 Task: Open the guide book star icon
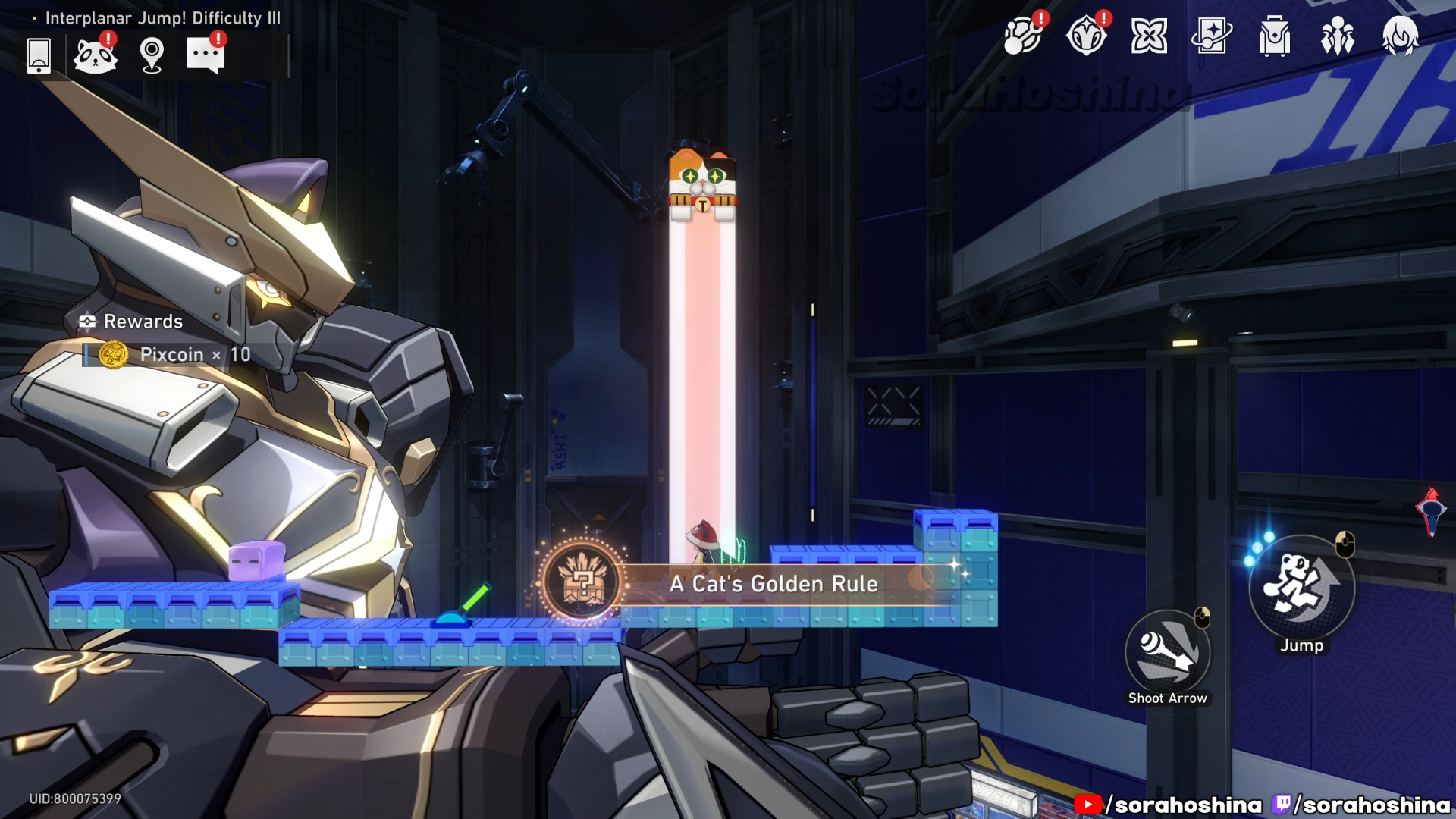click(1212, 36)
